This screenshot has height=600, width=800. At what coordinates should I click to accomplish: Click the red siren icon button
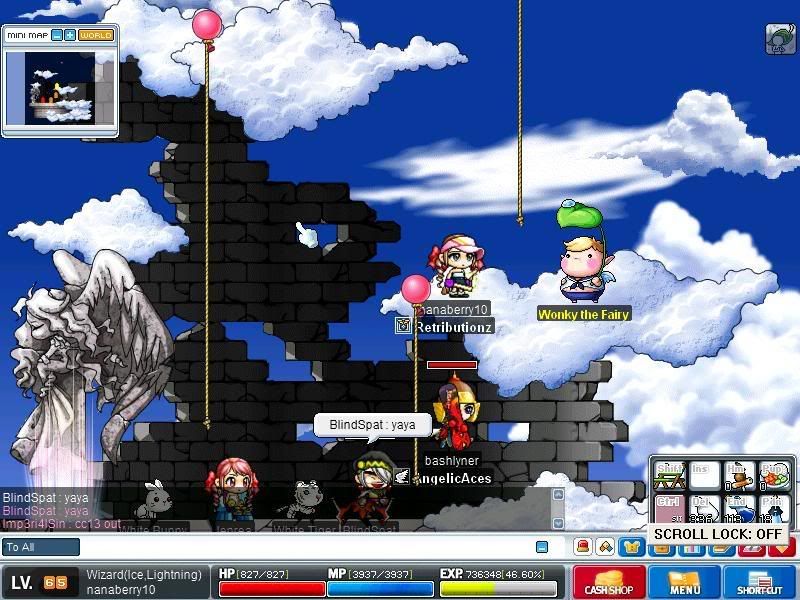[x=581, y=547]
